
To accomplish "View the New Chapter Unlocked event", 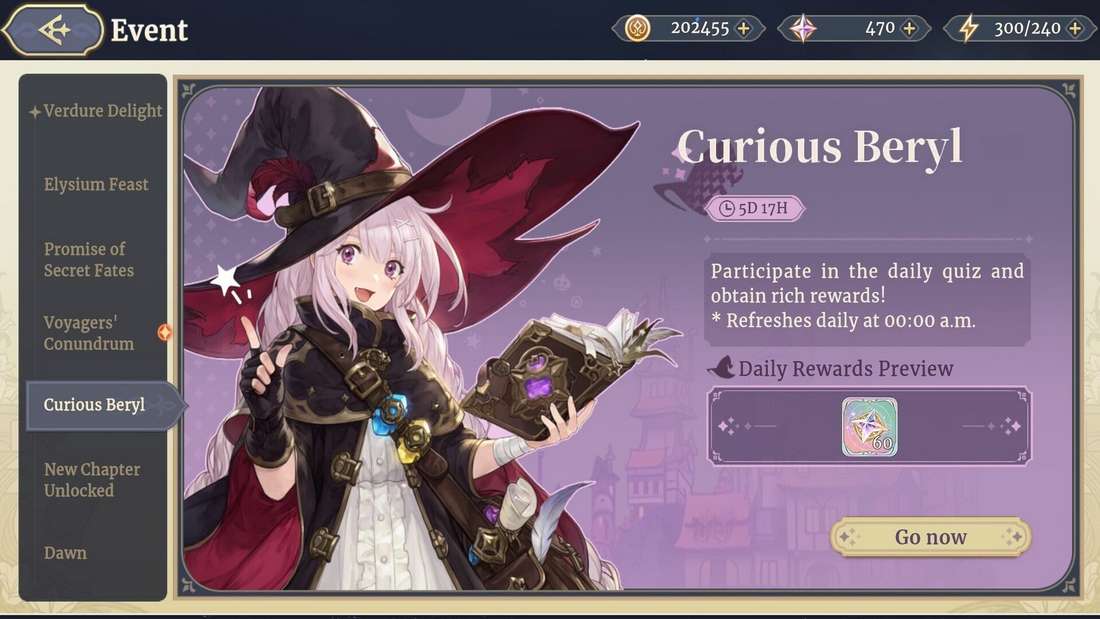I will 92,480.
